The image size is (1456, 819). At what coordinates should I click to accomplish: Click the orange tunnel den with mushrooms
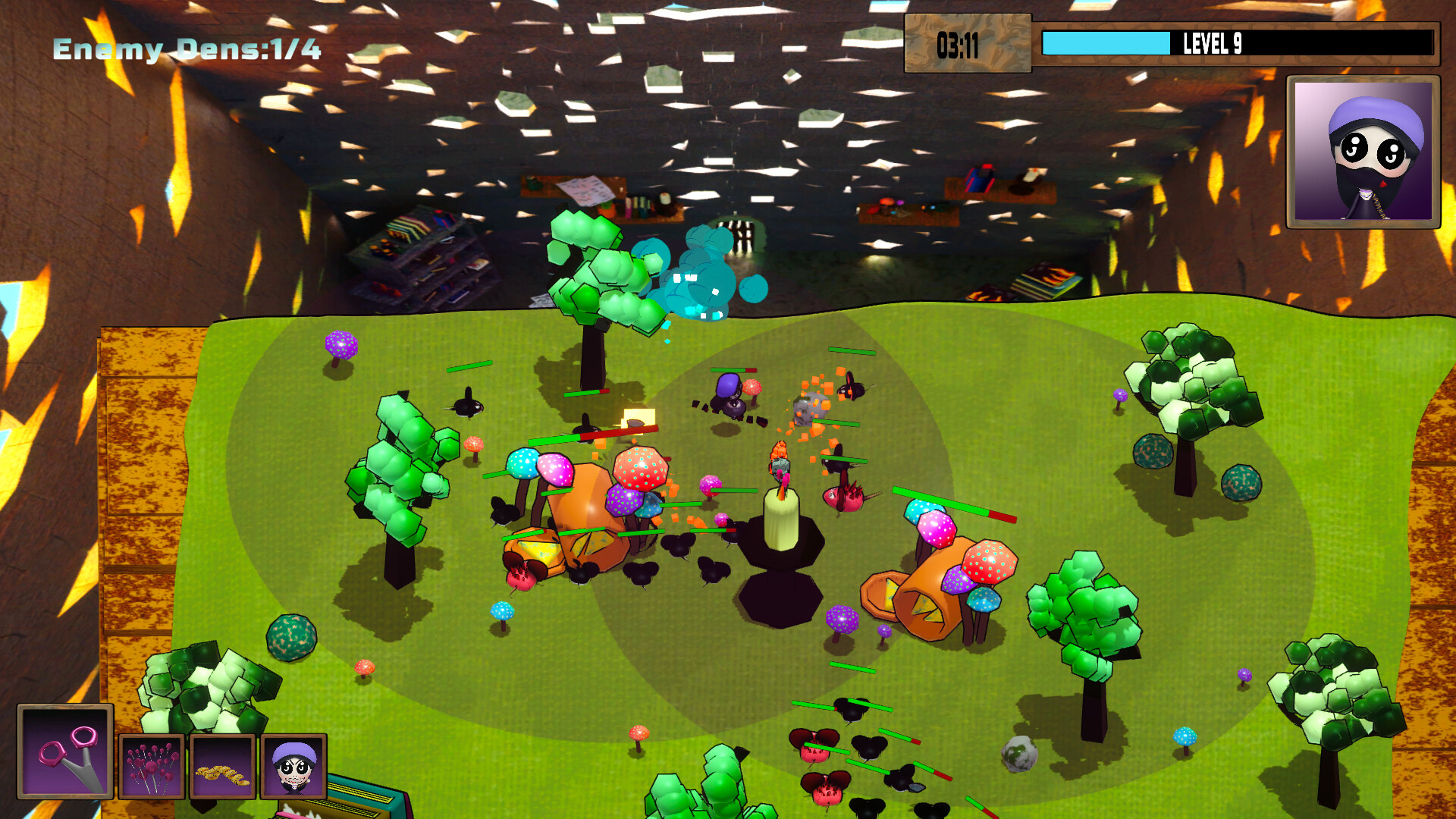click(x=925, y=599)
